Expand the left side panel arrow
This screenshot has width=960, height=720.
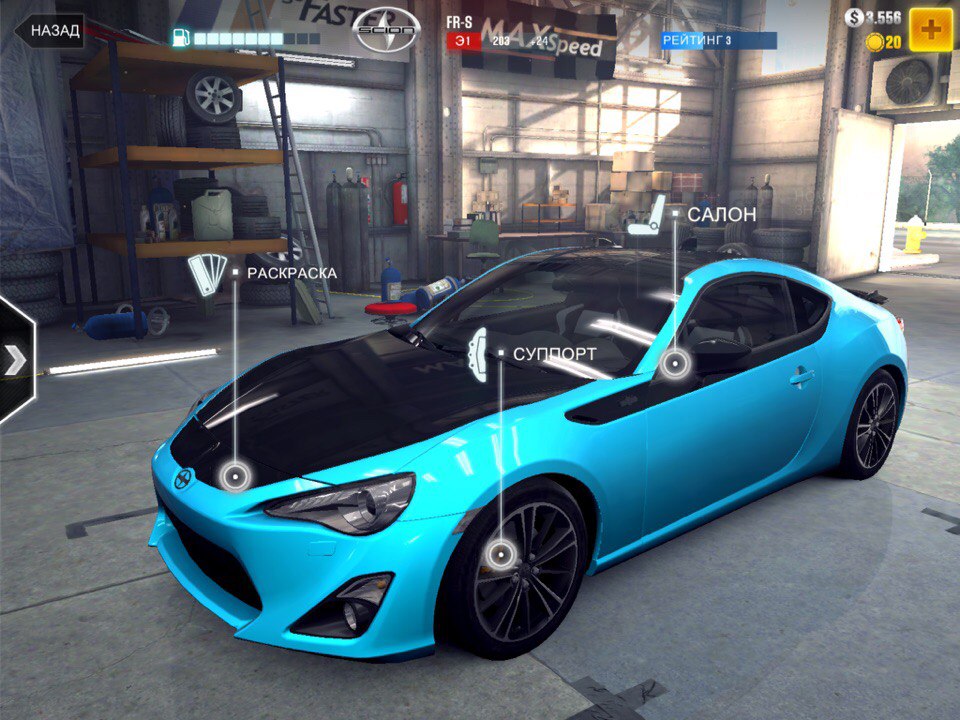pyautogui.click(x=16, y=360)
